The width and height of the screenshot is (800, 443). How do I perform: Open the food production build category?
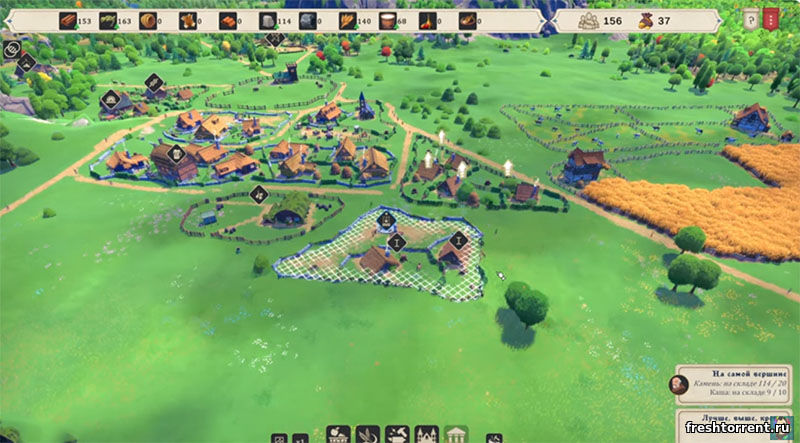pos(338,435)
